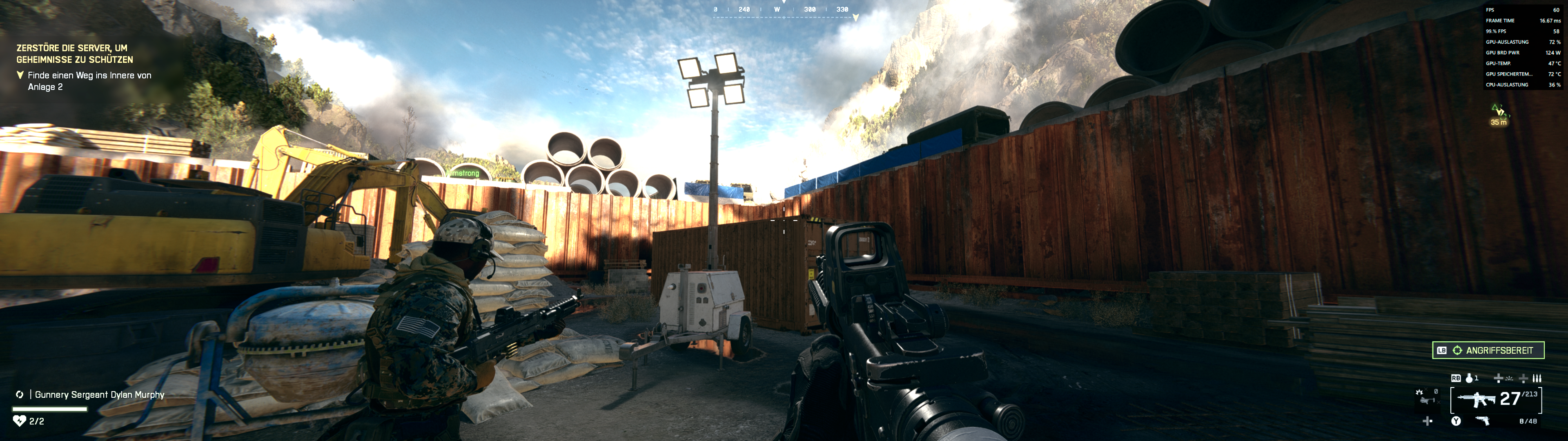Expand the objective chevron under the mission title
The width and height of the screenshot is (1568, 441).
tap(20, 75)
